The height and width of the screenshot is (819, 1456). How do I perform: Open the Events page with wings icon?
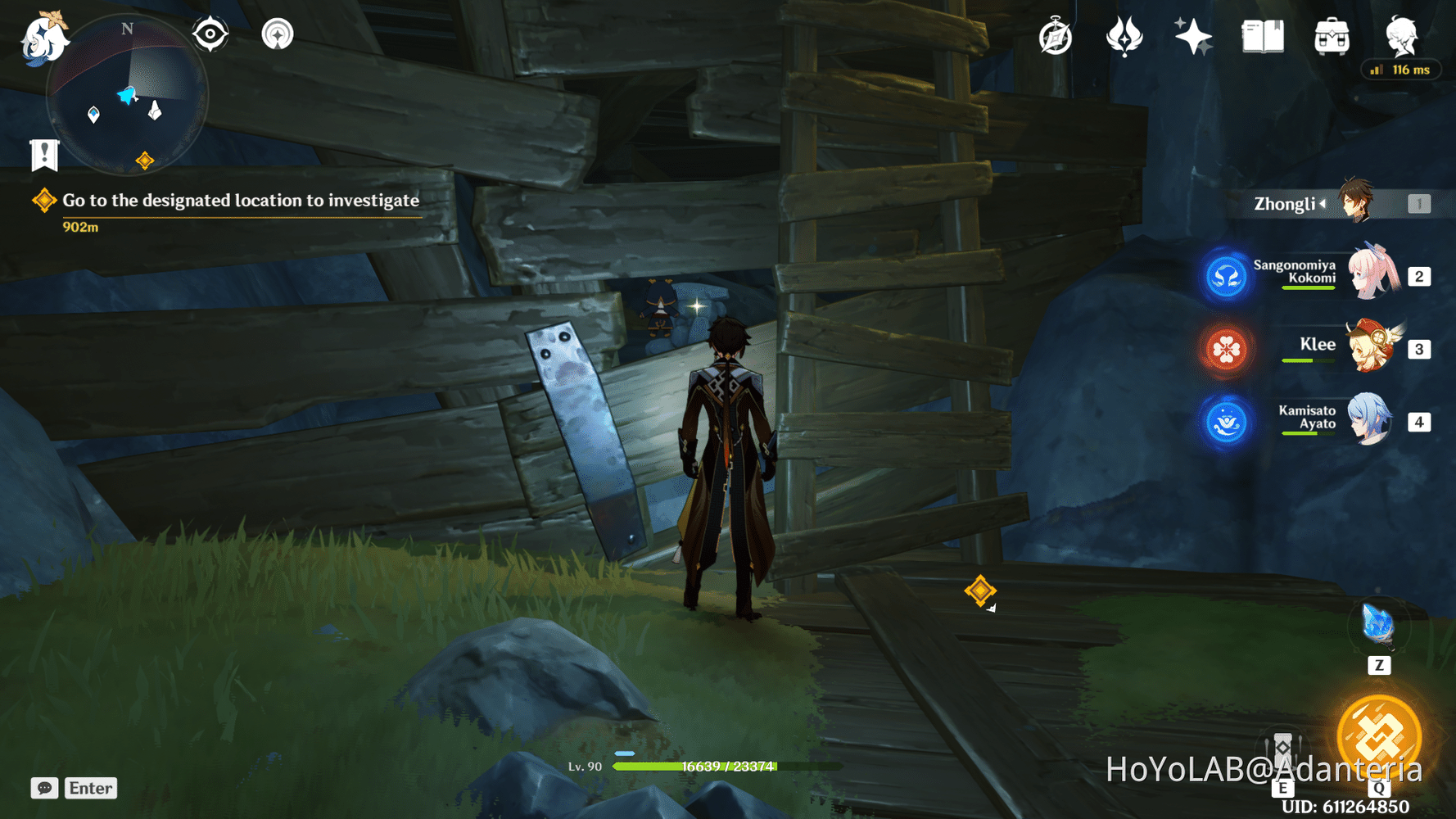coord(1125,34)
